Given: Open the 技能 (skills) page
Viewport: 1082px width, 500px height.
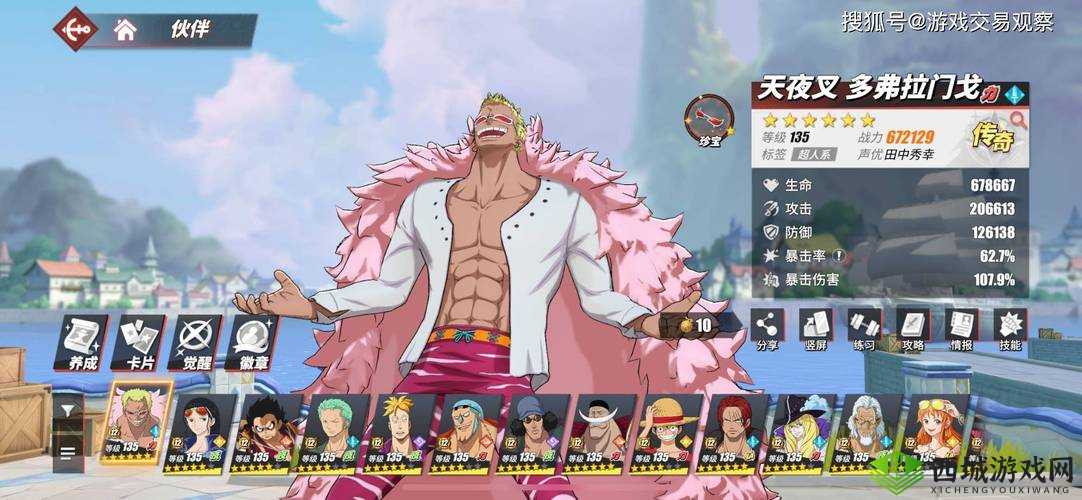Looking at the screenshot, I should click(x=1010, y=328).
